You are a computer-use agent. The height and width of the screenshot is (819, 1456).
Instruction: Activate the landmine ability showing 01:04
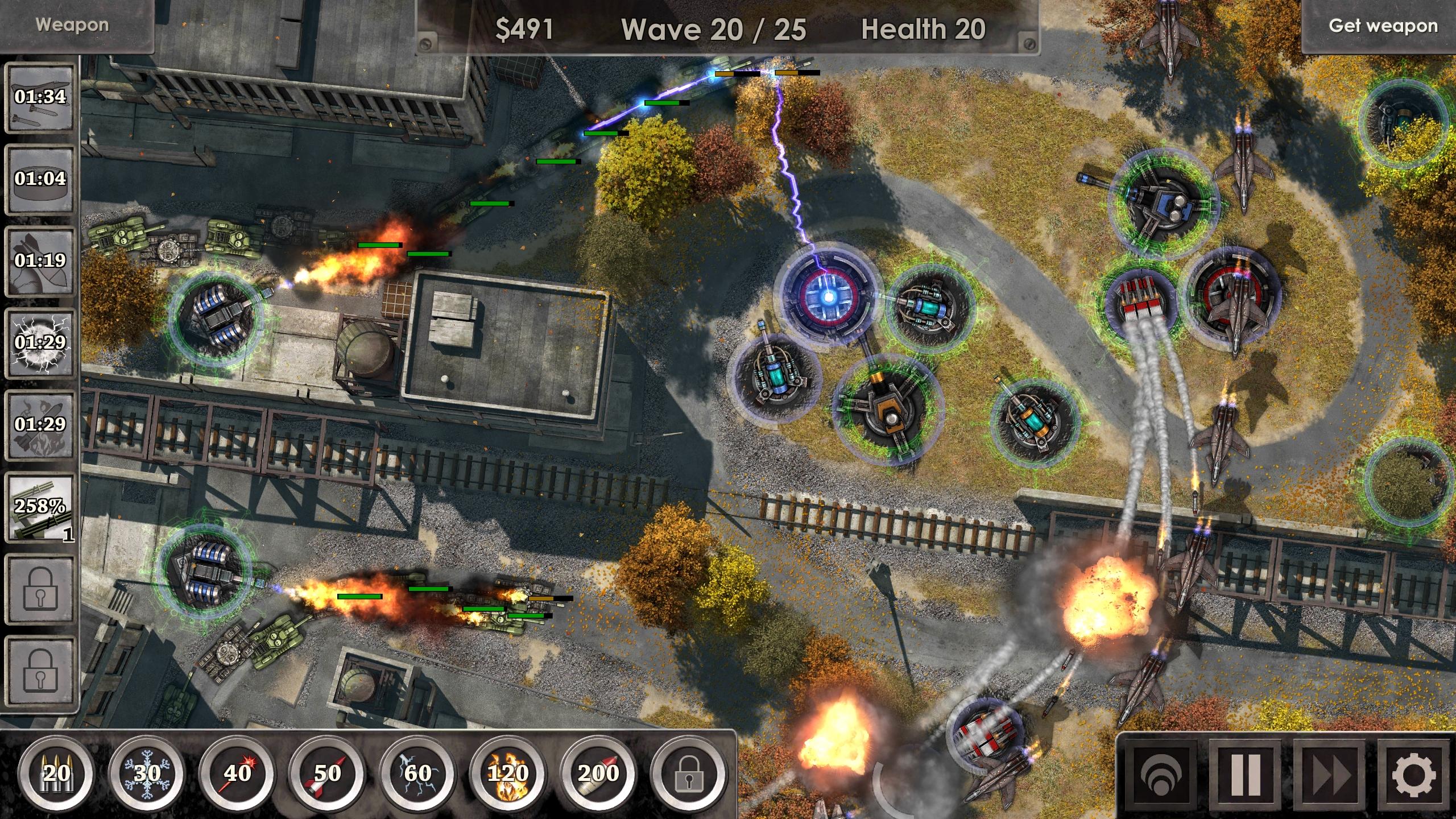[x=40, y=179]
